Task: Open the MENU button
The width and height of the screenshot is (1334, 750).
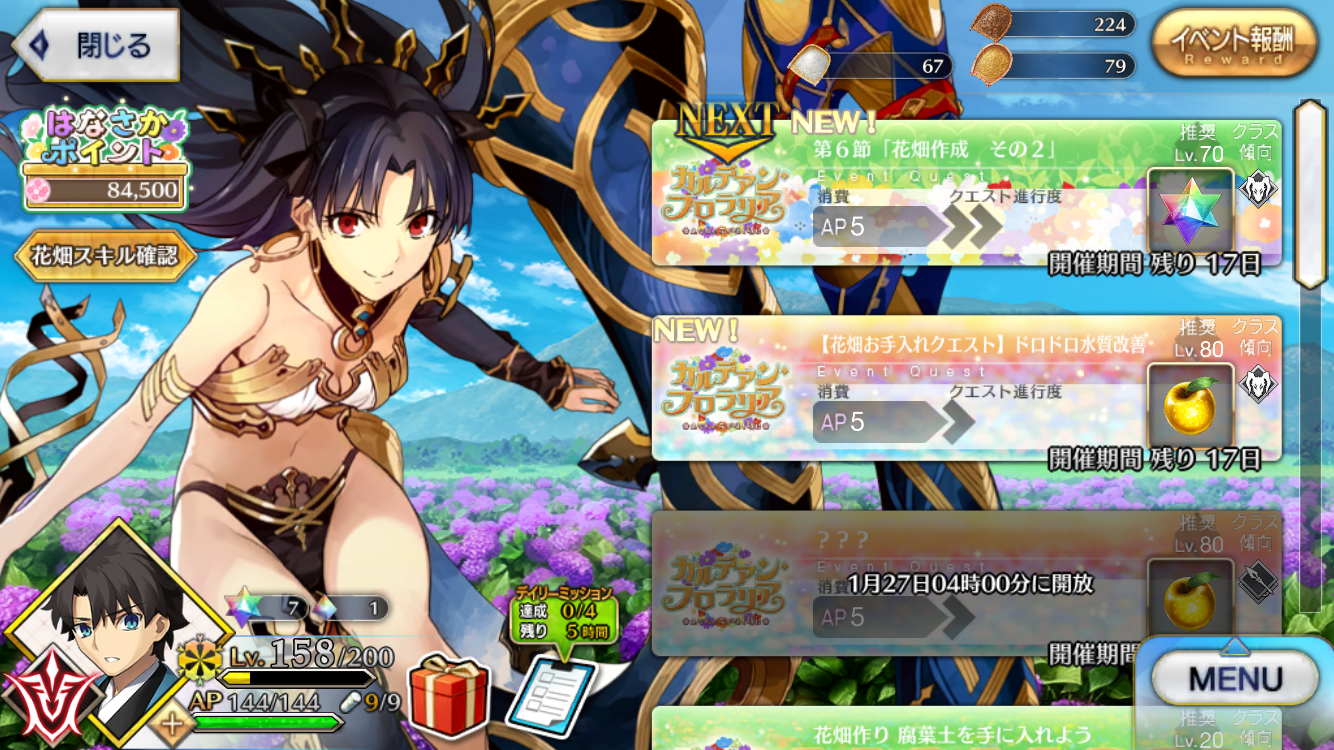Action: click(x=1236, y=679)
